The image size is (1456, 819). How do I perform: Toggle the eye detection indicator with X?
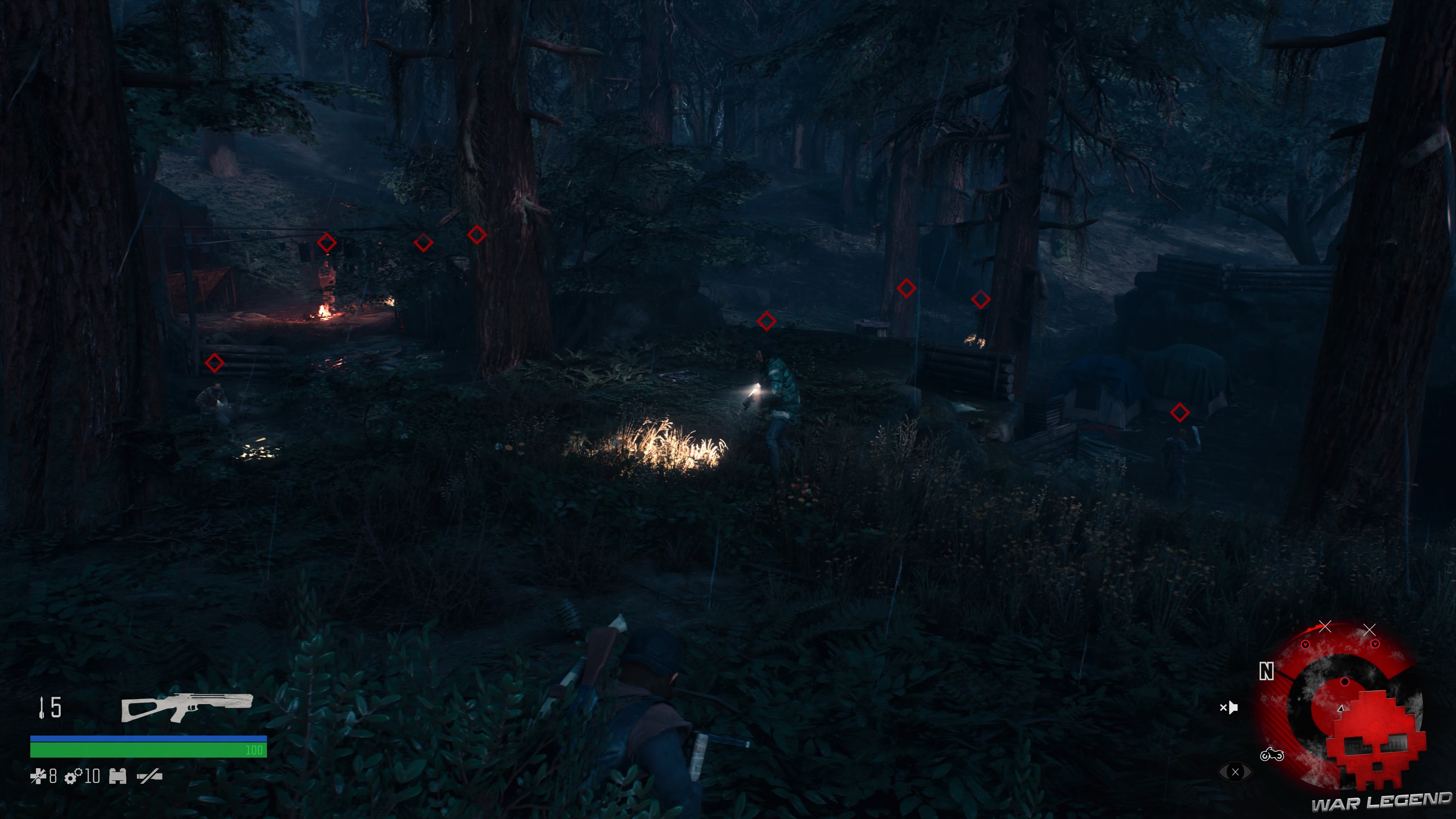pos(1235,772)
